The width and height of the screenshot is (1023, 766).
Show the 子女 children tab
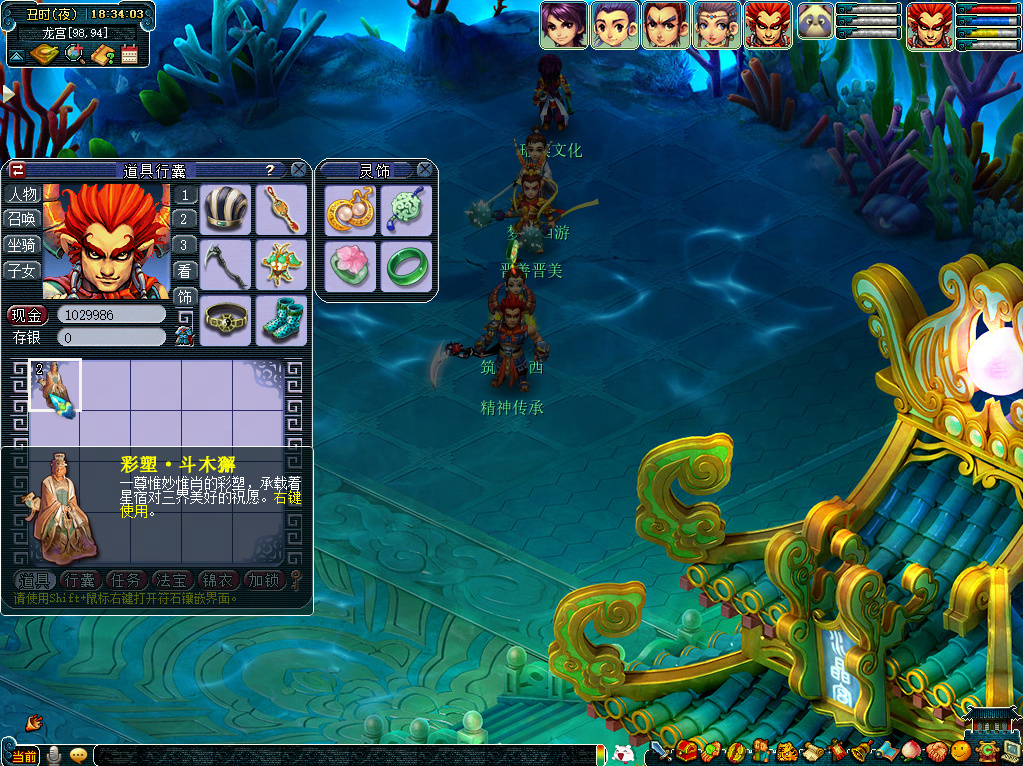(22, 270)
